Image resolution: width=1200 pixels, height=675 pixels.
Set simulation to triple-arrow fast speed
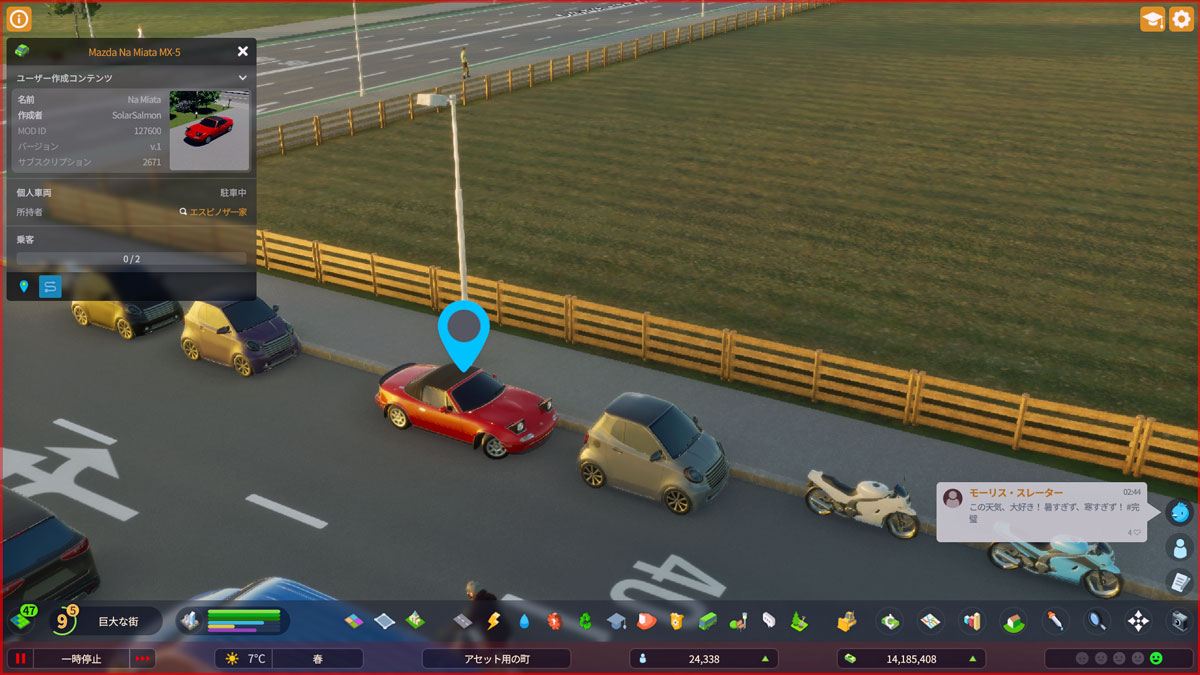click(x=143, y=659)
